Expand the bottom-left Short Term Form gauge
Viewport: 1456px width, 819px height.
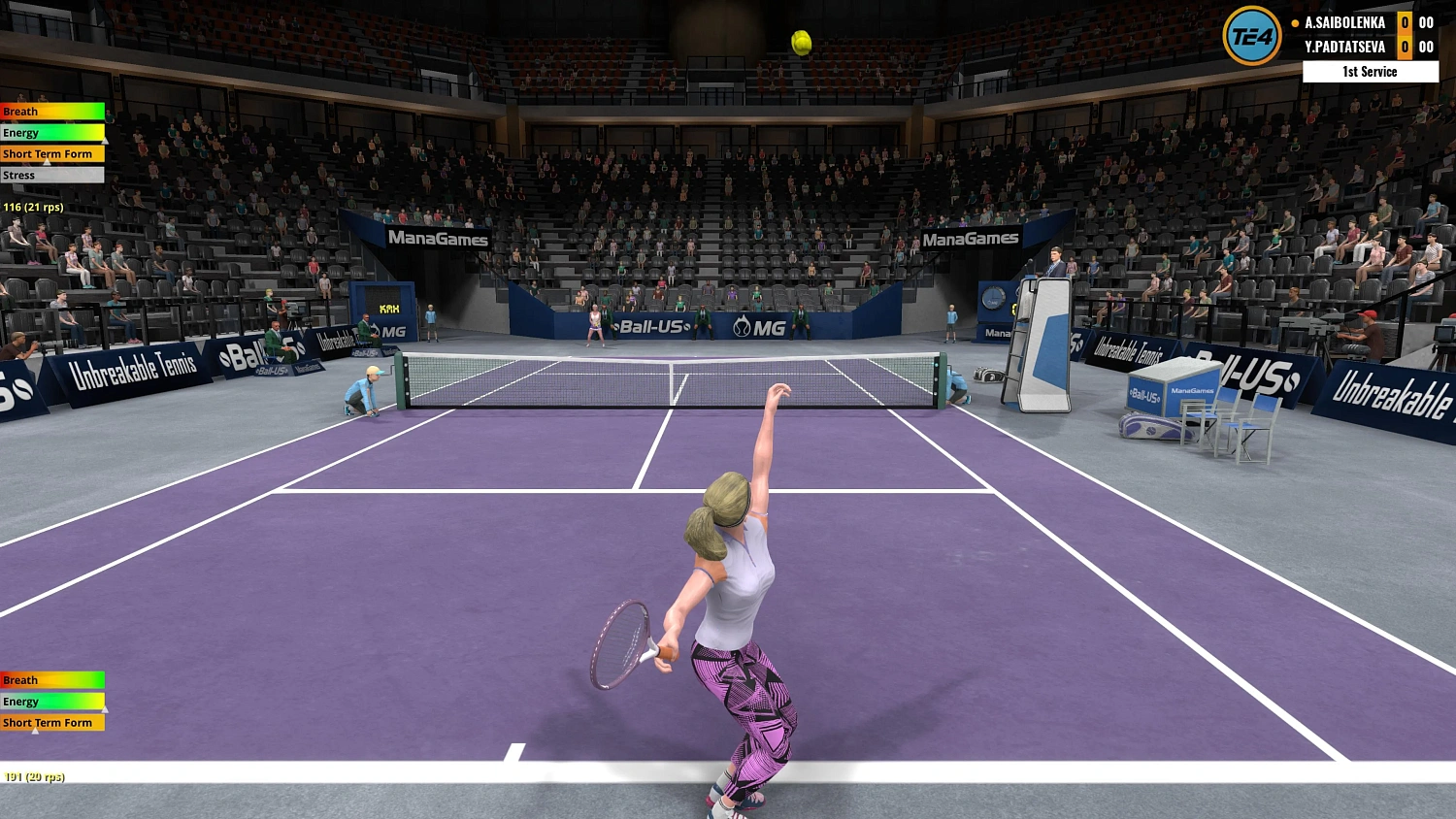click(x=49, y=723)
